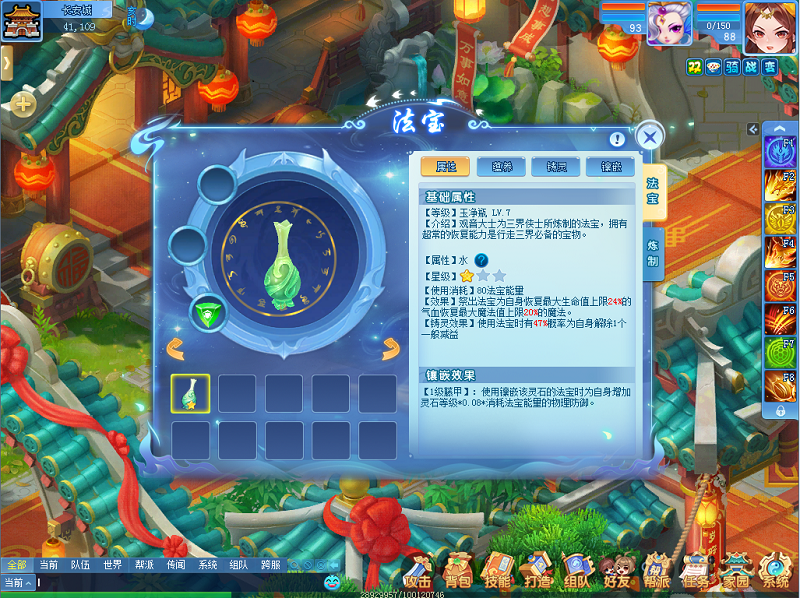Show the next treasure with right arrow
Viewport: 800px width, 598px height.
tap(390, 348)
